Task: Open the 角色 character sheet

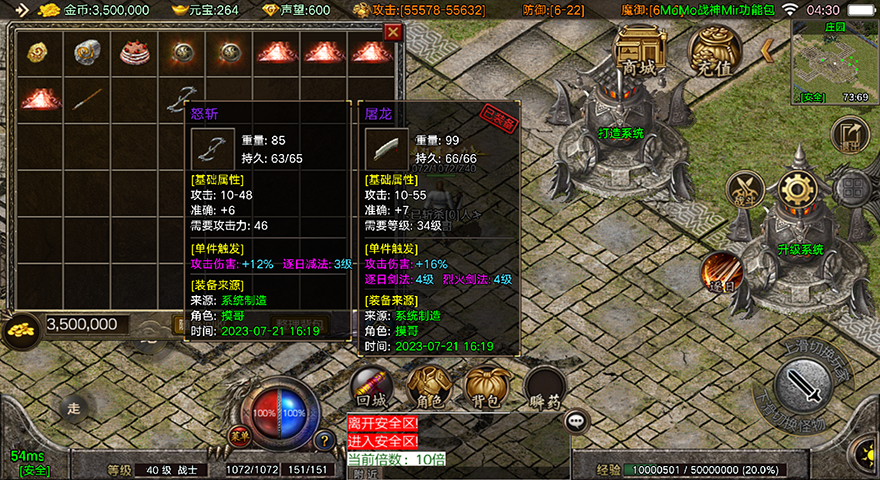Action: (x=429, y=386)
